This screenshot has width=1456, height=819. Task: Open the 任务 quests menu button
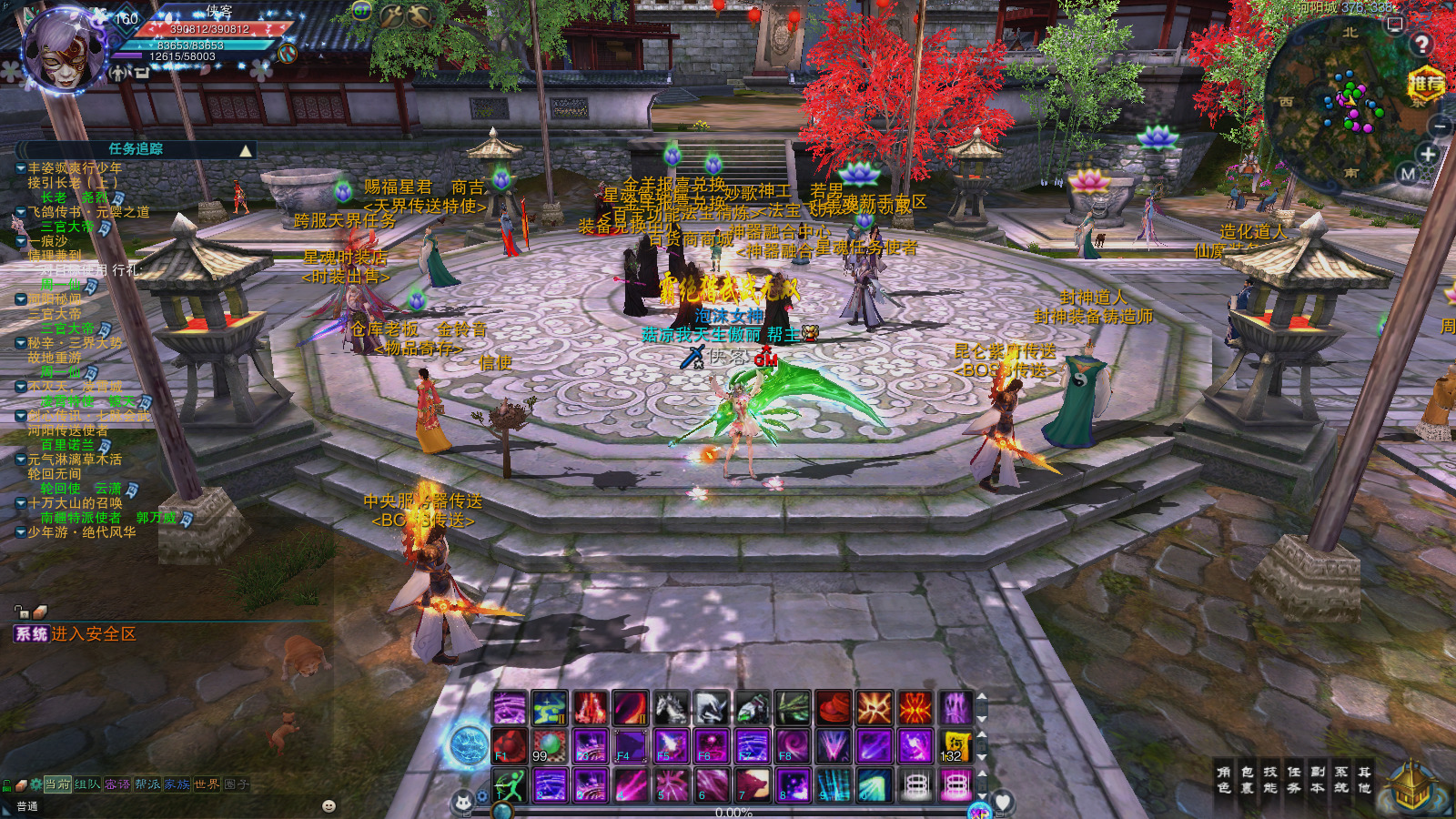click(1294, 779)
